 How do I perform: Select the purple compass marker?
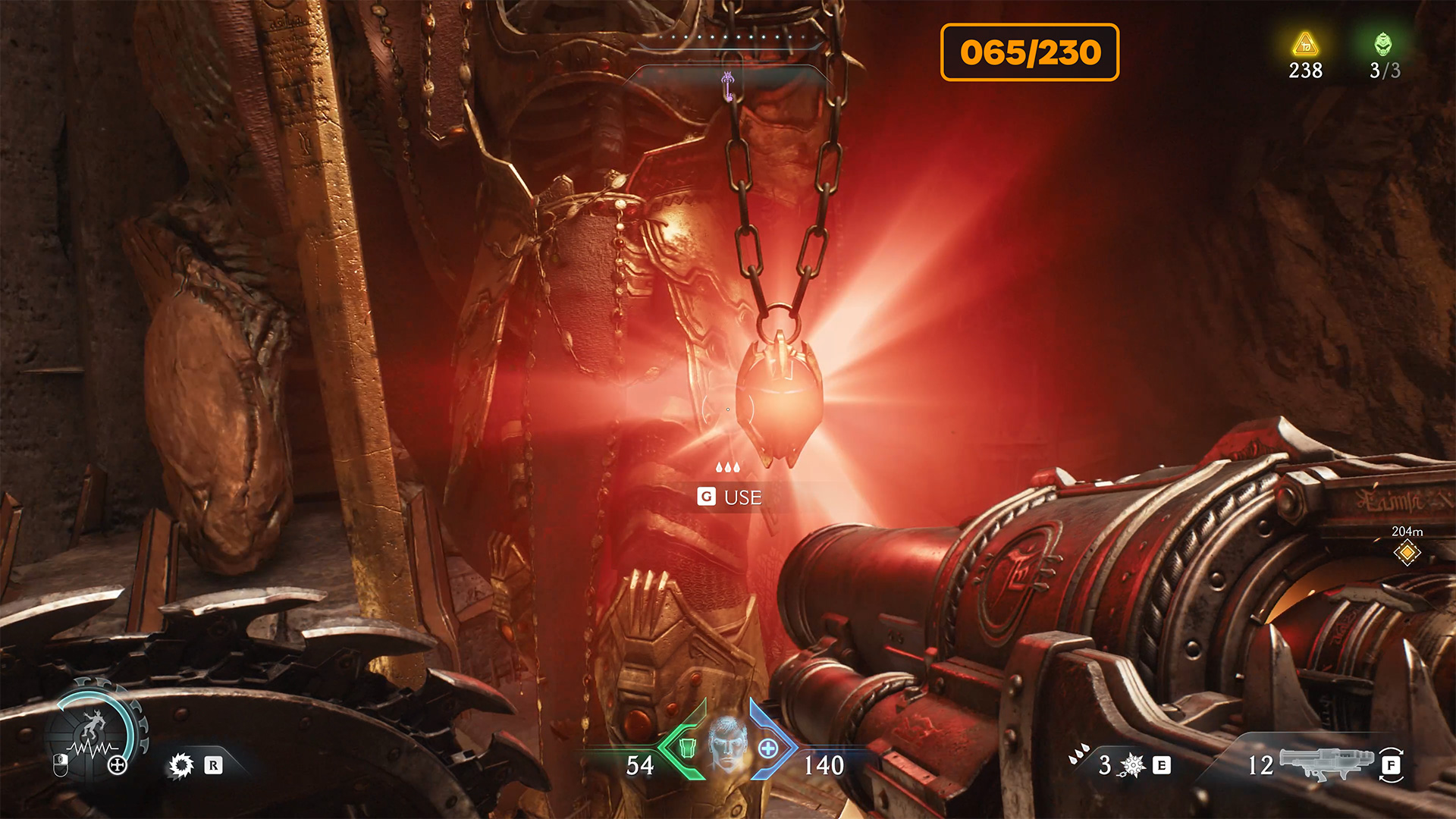pyautogui.click(x=728, y=86)
